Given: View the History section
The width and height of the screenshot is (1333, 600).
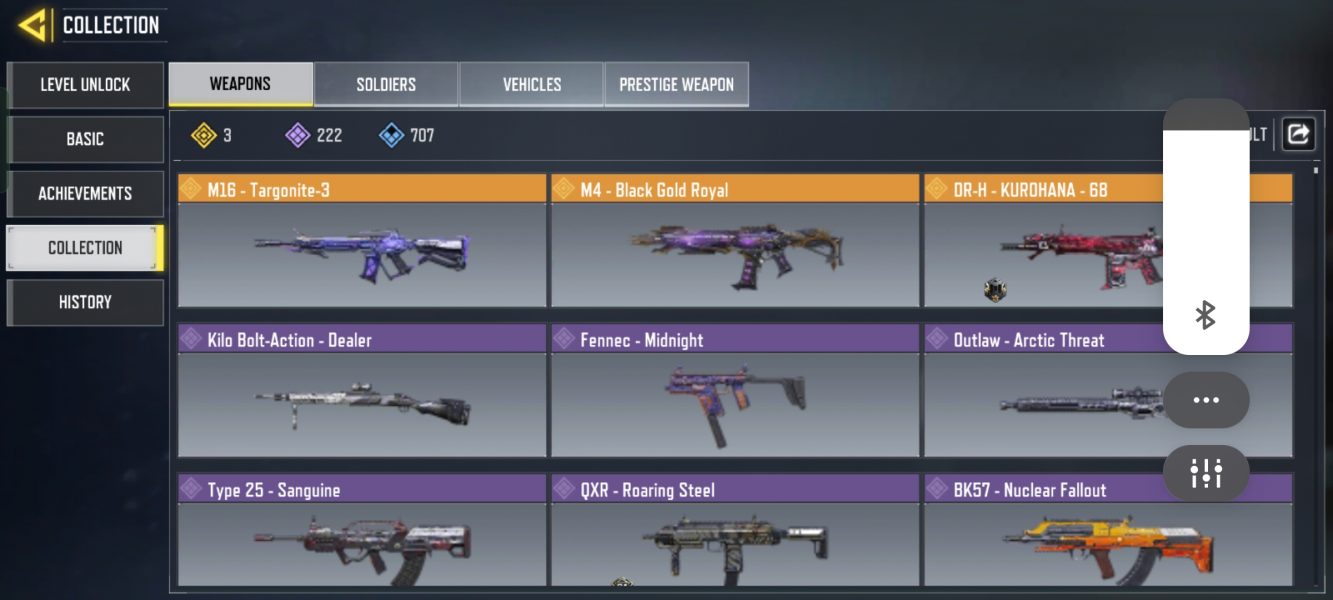Looking at the screenshot, I should tap(85, 302).
